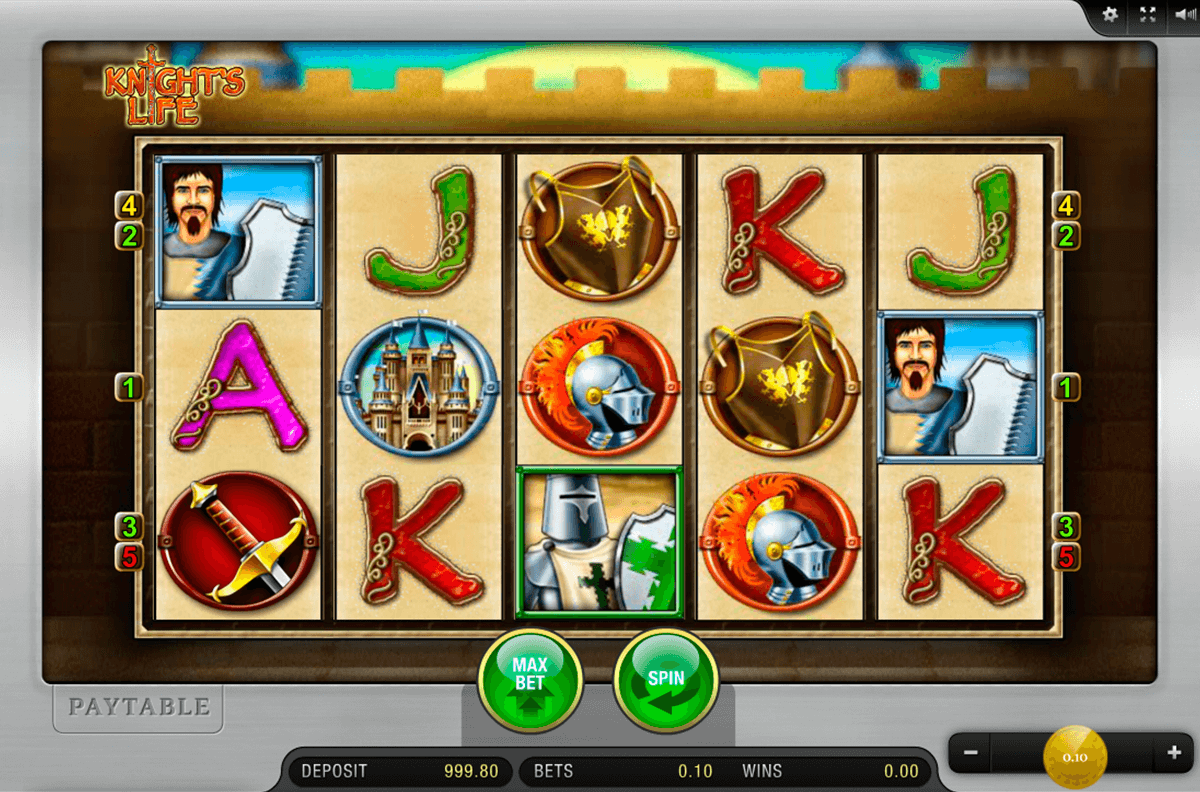Image resolution: width=1200 pixels, height=792 pixels.
Task: Increase bet with the plus button
Action: click(1174, 752)
